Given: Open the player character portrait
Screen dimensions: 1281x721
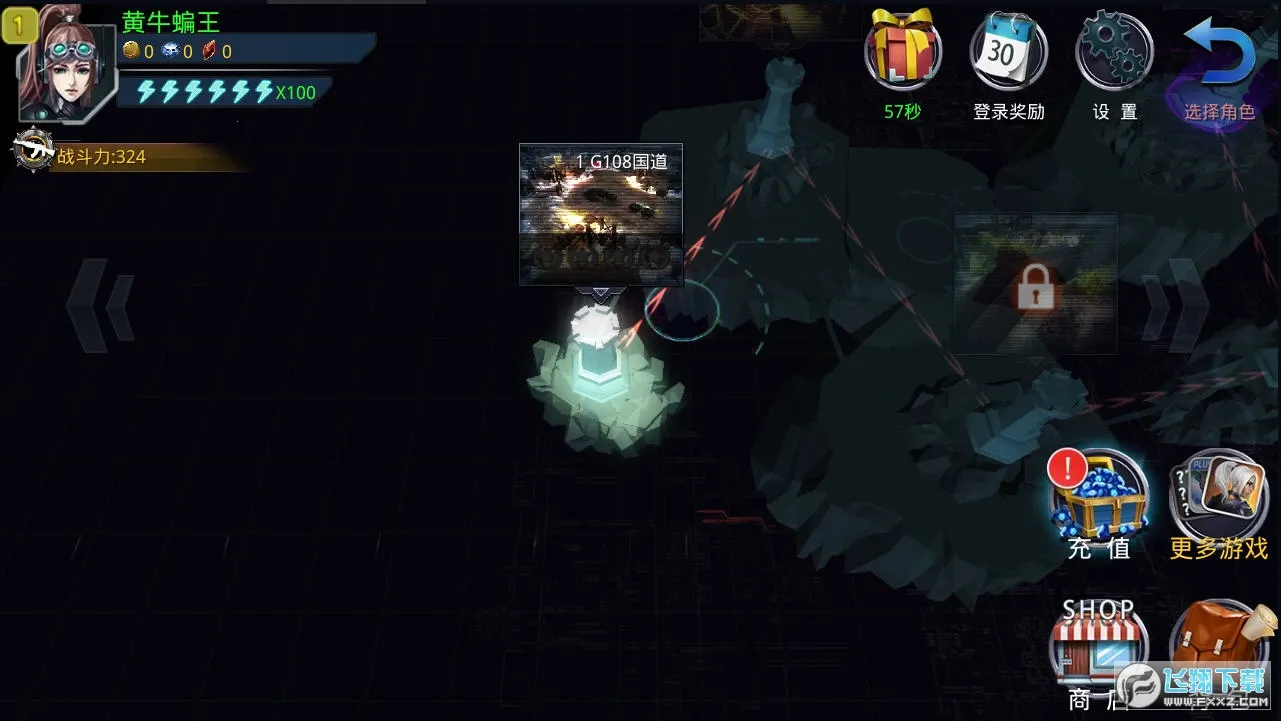Looking at the screenshot, I should tap(65, 67).
